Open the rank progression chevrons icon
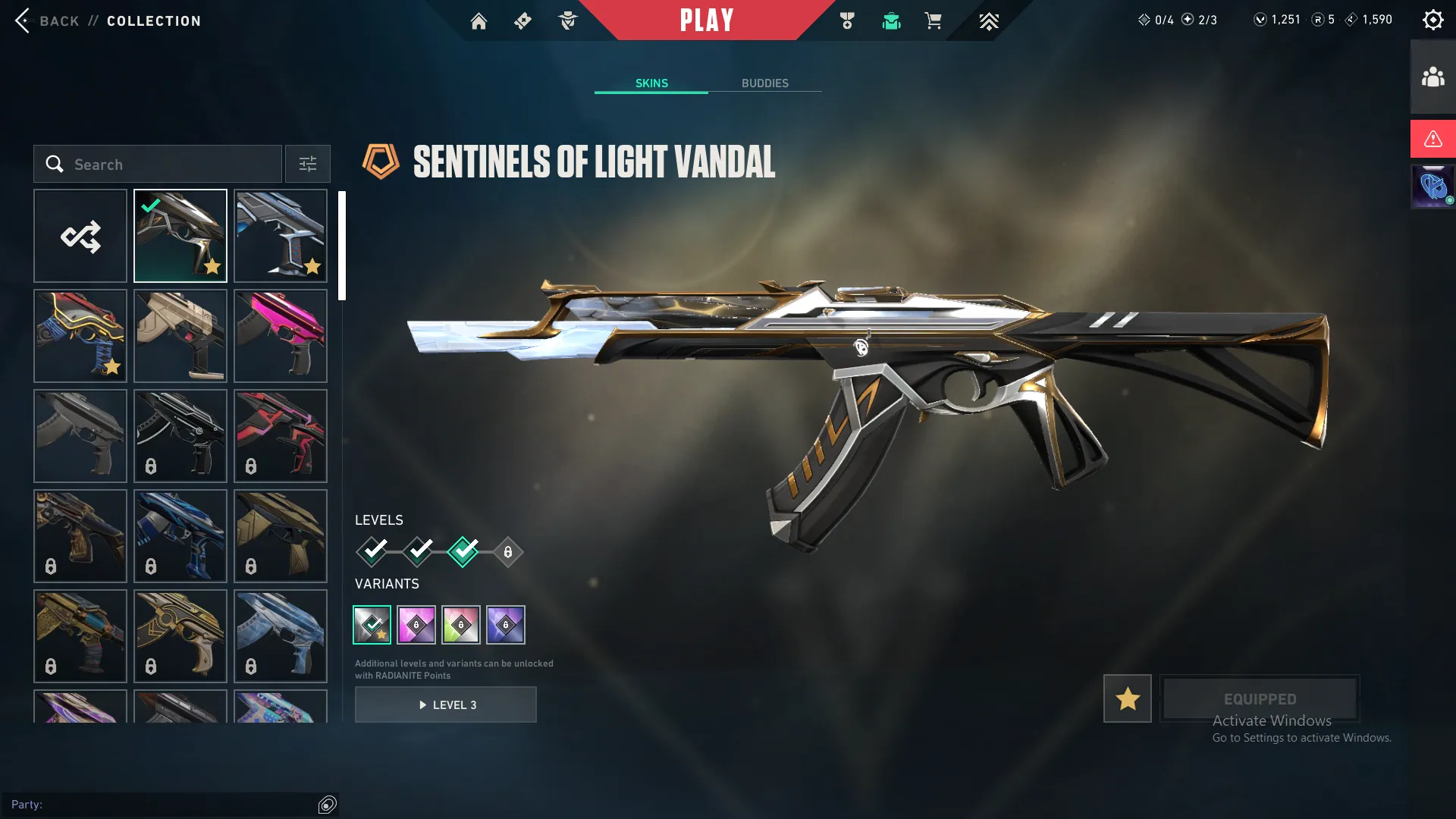 click(x=989, y=20)
